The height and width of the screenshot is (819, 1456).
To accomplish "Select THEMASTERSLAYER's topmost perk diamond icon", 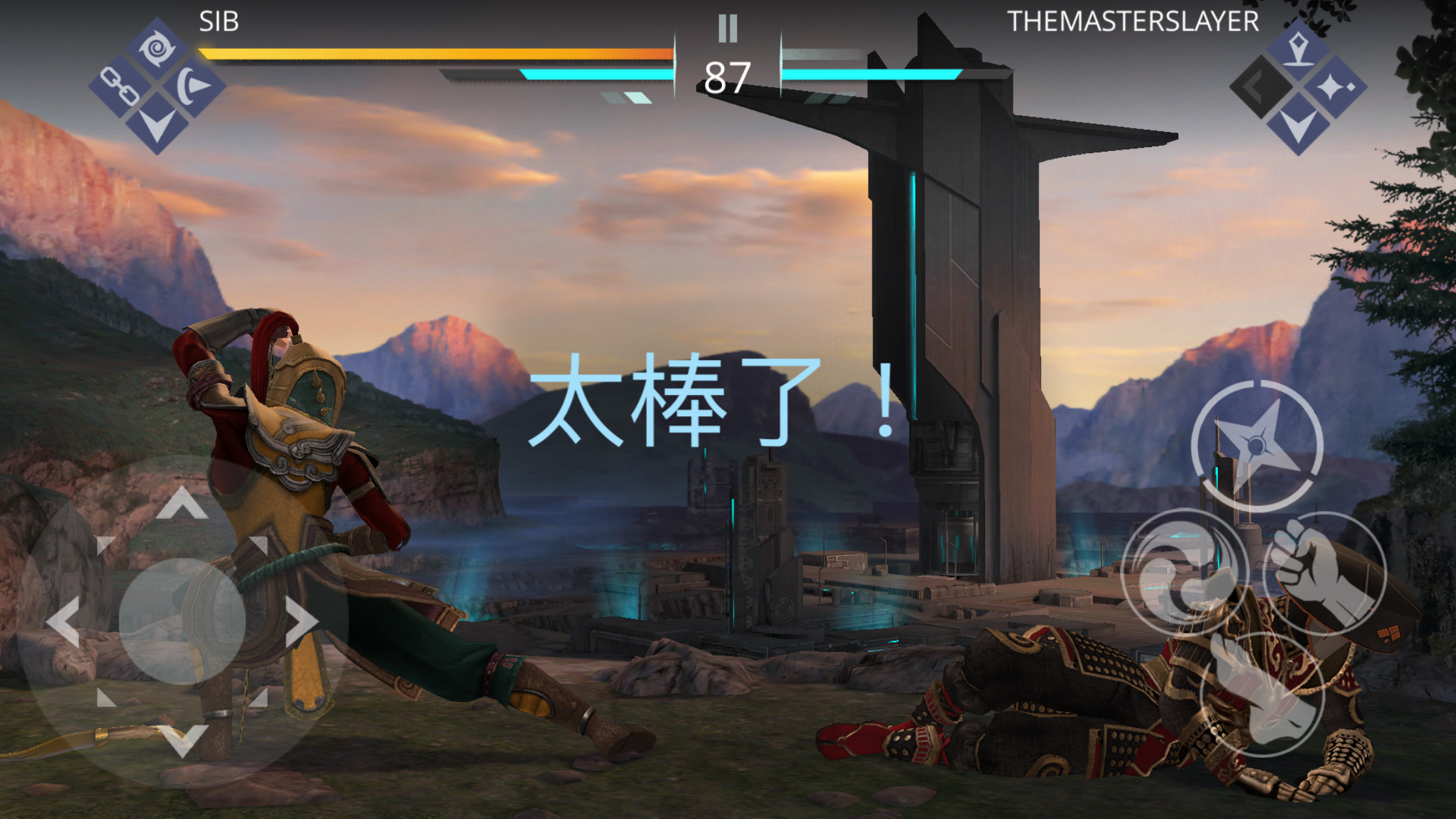I will click(x=1298, y=49).
